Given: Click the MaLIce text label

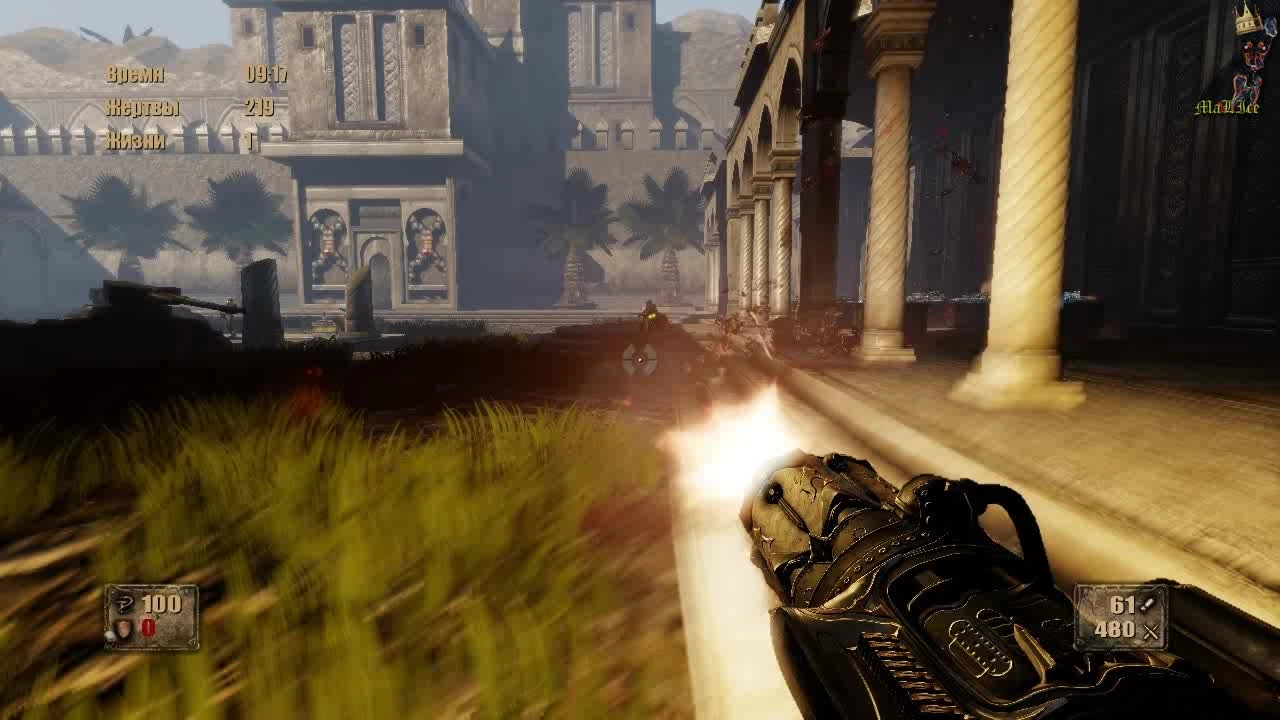Looking at the screenshot, I should [x=1227, y=107].
